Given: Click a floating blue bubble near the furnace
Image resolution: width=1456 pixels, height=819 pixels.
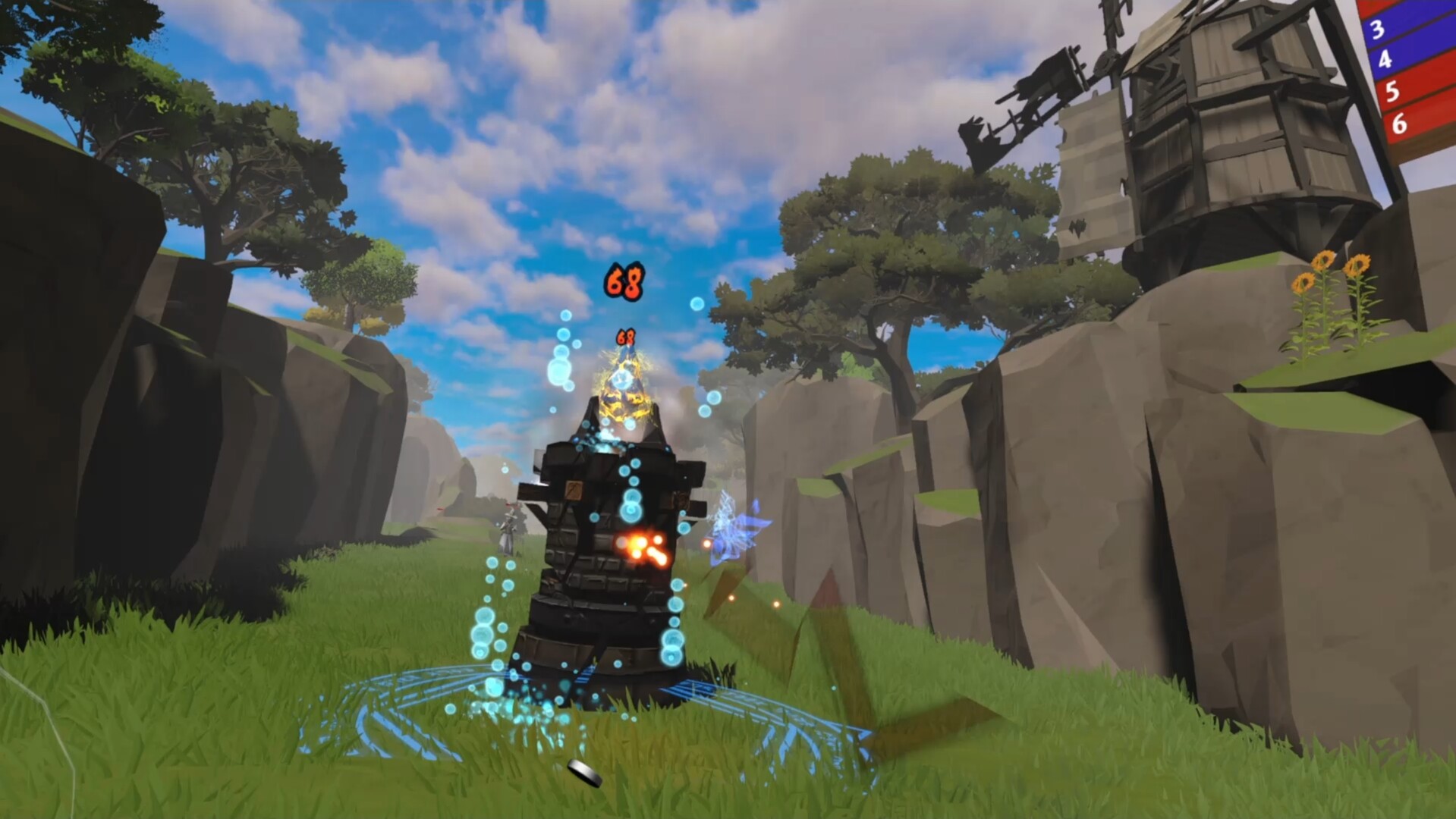Looking at the screenshot, I should click(x=560, y=372).
